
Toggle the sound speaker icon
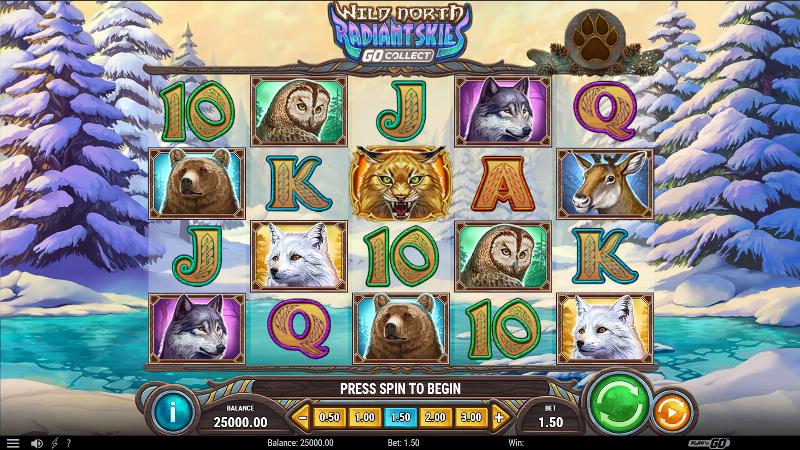point(37,442)
